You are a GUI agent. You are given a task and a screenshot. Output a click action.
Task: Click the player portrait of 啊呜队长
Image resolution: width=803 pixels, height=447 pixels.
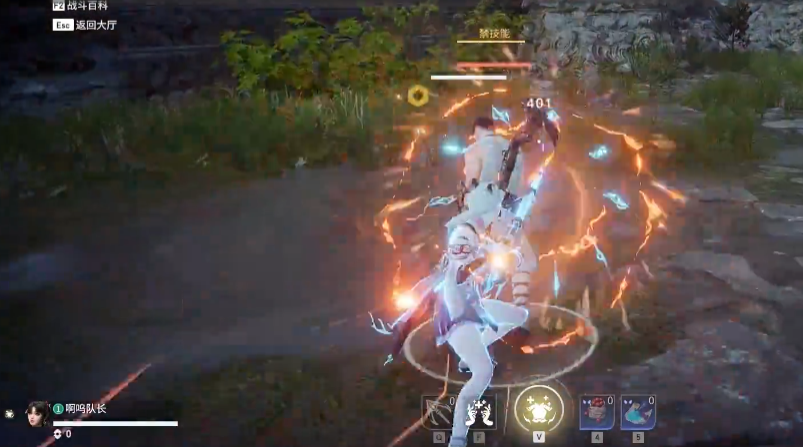pos(38,414)
